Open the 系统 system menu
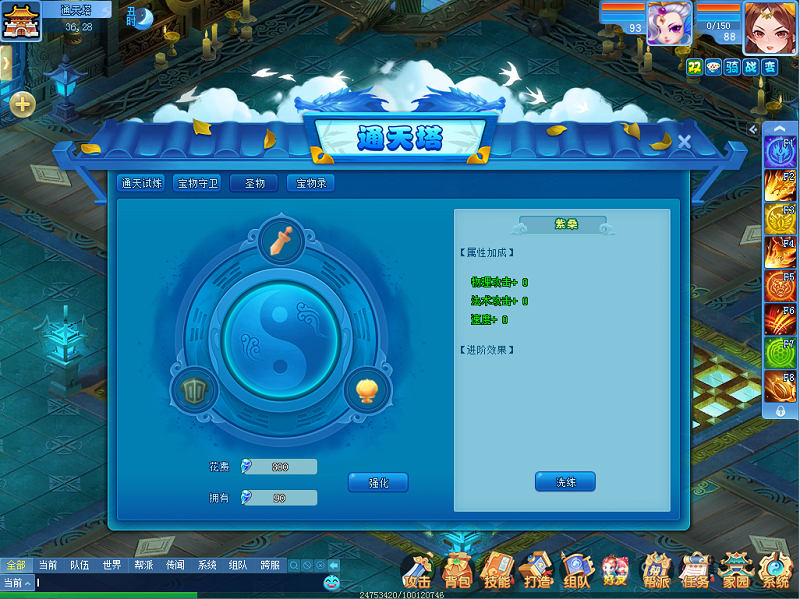Screen dimensions: 800x599 (775, 571)
